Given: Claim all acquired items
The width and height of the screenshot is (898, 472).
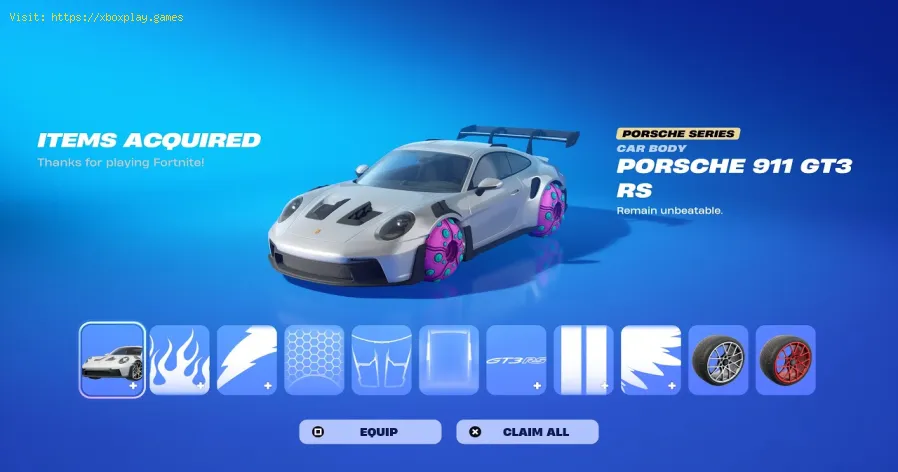Looking at the screenshot, I should click(x=527, y=432).
